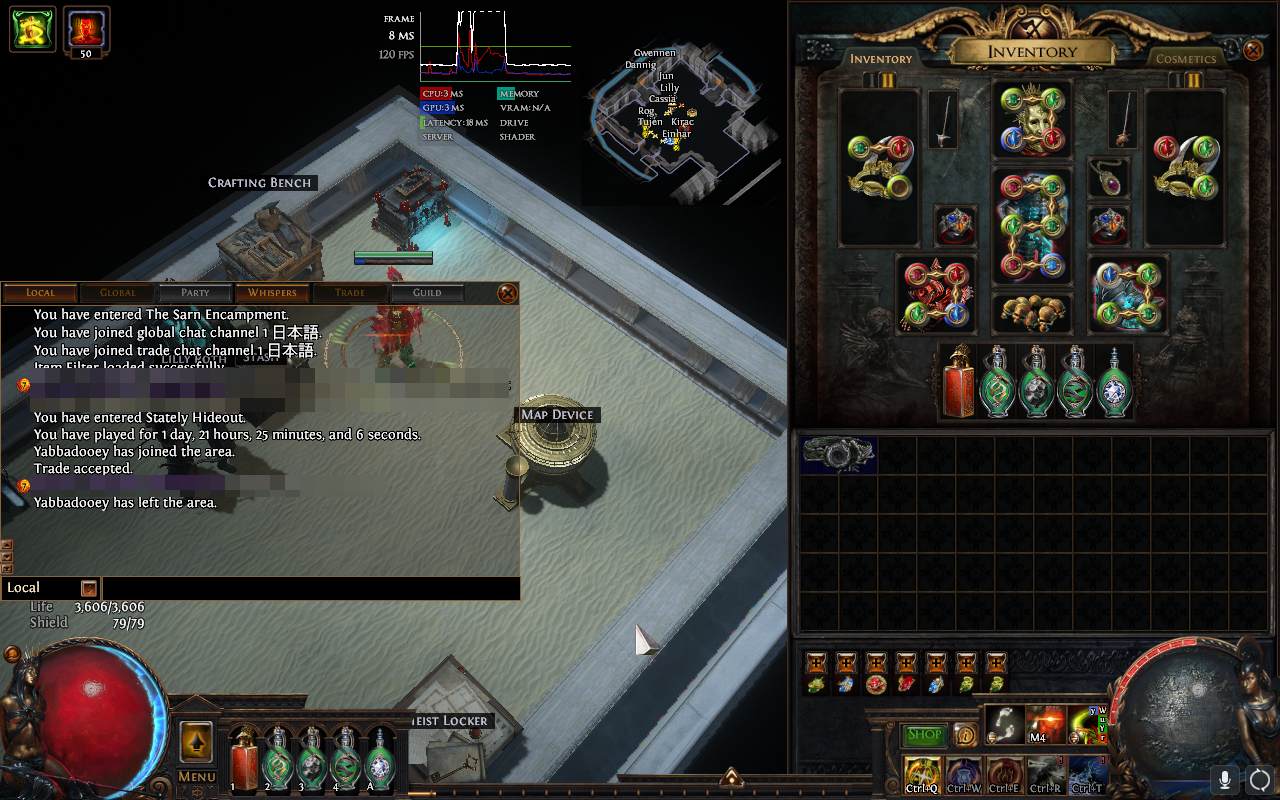Image resolution: width=1280 pixels, height=800 pixels.
Task: Select the Trade chat tab
Action: pyautogui.click(x=349, y=293)
